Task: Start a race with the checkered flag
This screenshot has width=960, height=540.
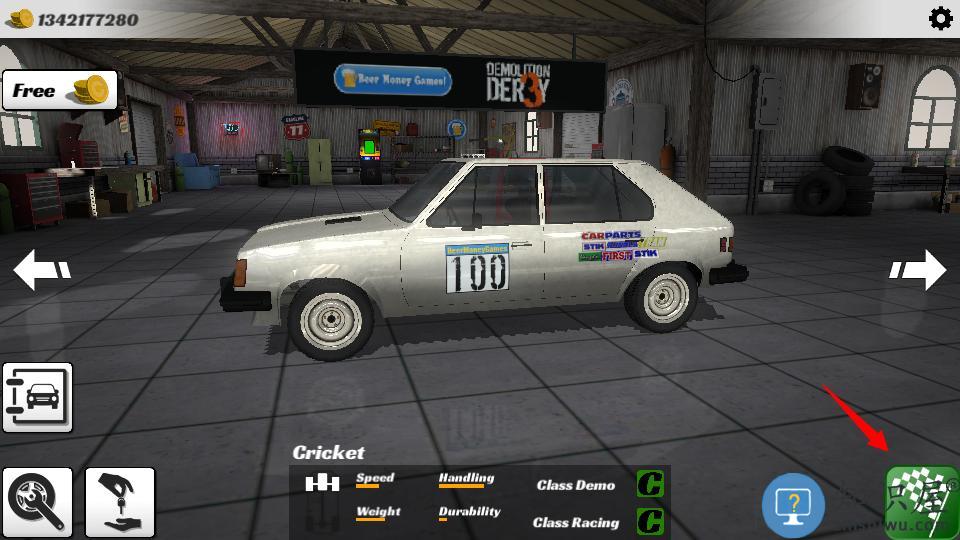Action: pyautogui.click(x=921, y=502)
